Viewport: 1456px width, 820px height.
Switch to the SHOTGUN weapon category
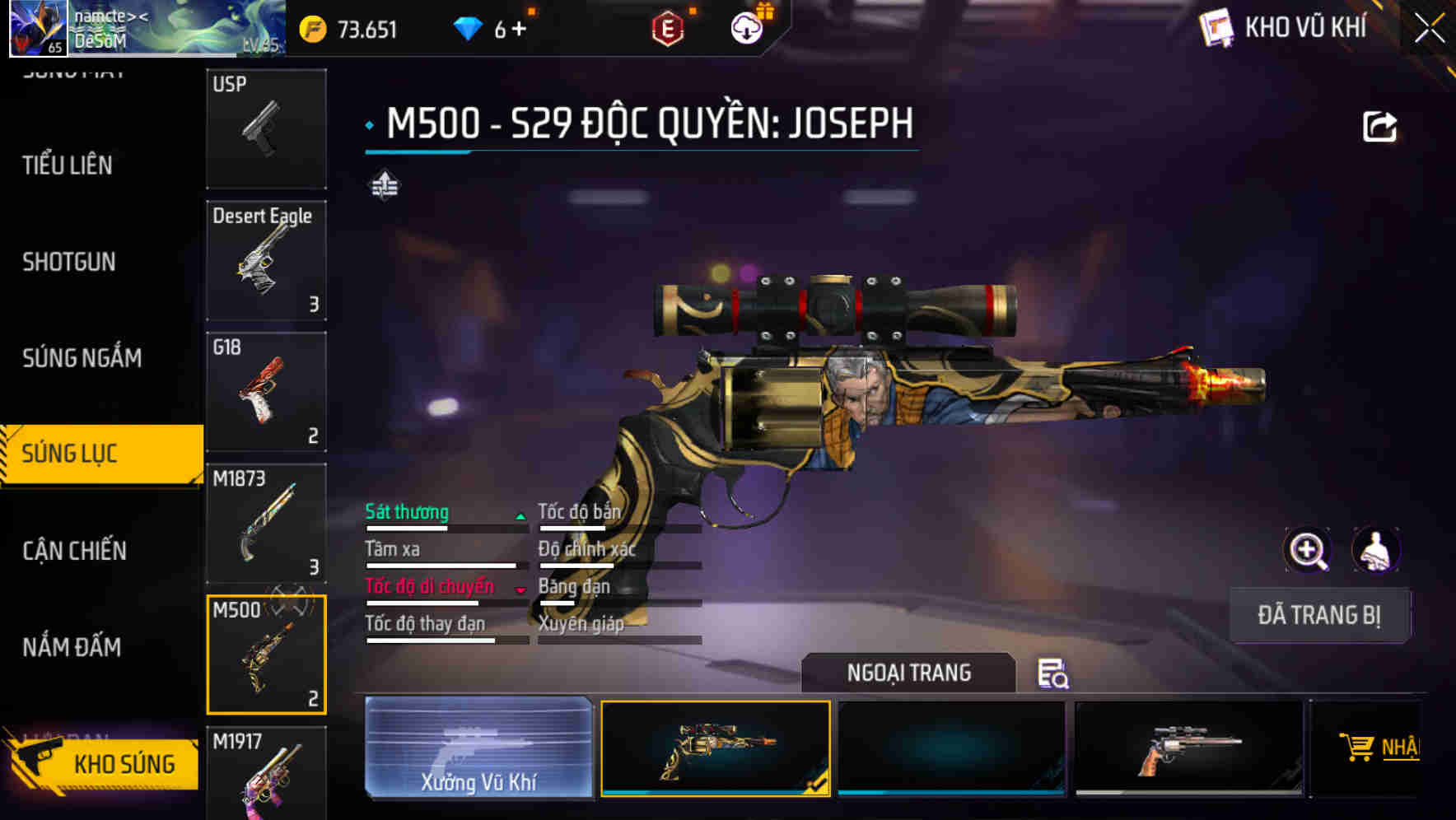pos(69,262)
